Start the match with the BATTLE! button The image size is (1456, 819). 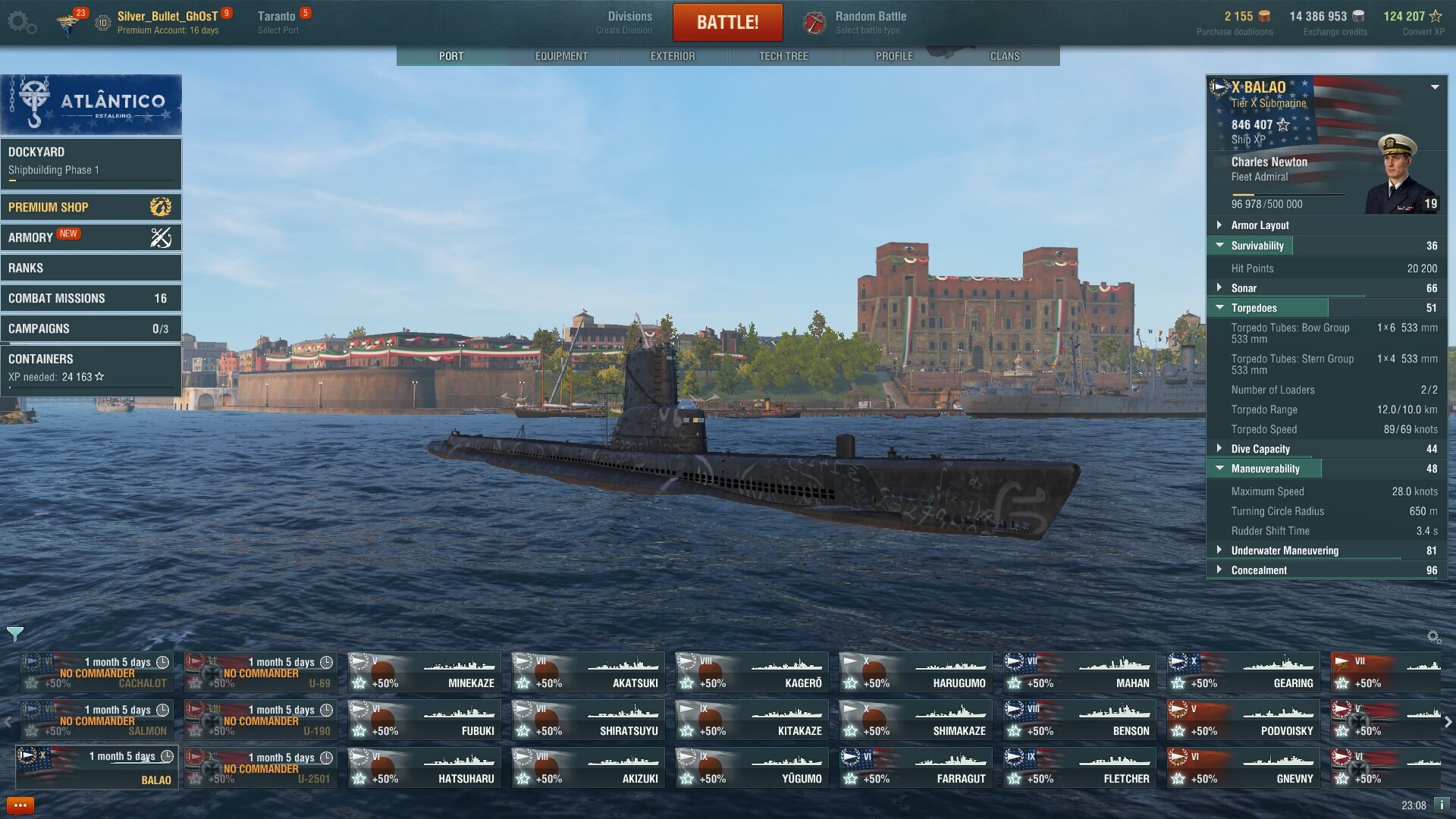[x=727, y=22]
